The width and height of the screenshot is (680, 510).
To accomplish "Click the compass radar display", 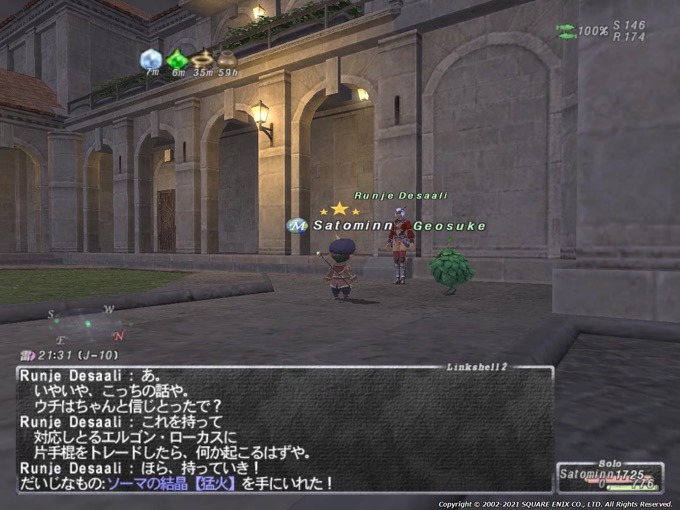I will coord(87,324).
